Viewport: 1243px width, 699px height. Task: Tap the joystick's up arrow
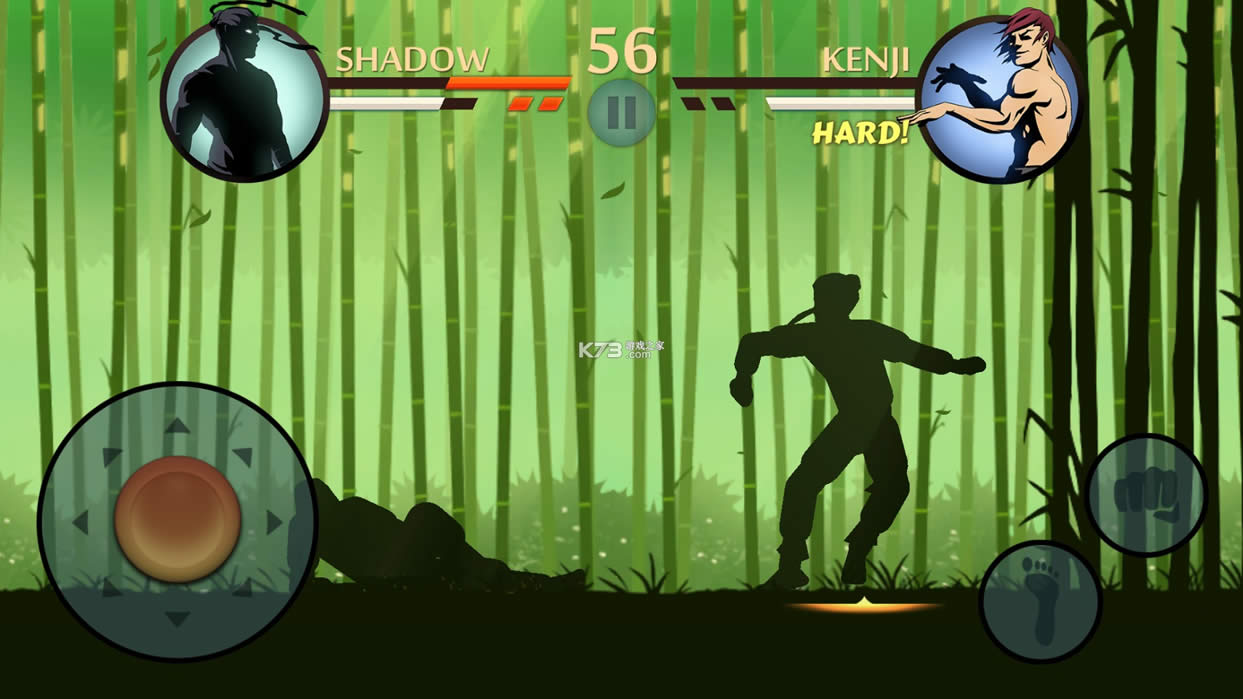(177, 426)
